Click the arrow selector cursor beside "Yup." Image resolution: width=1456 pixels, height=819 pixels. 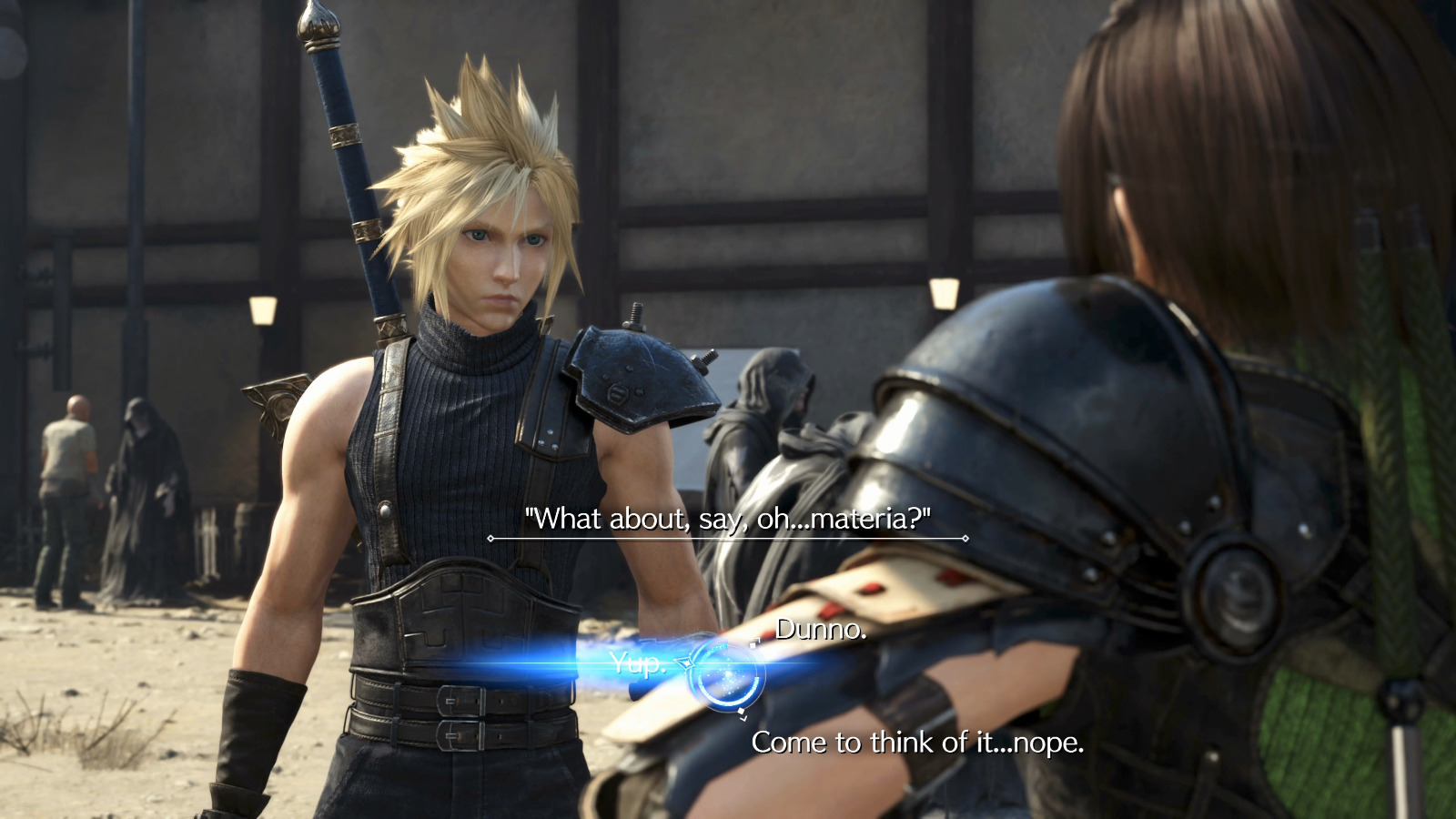point(684,662)
